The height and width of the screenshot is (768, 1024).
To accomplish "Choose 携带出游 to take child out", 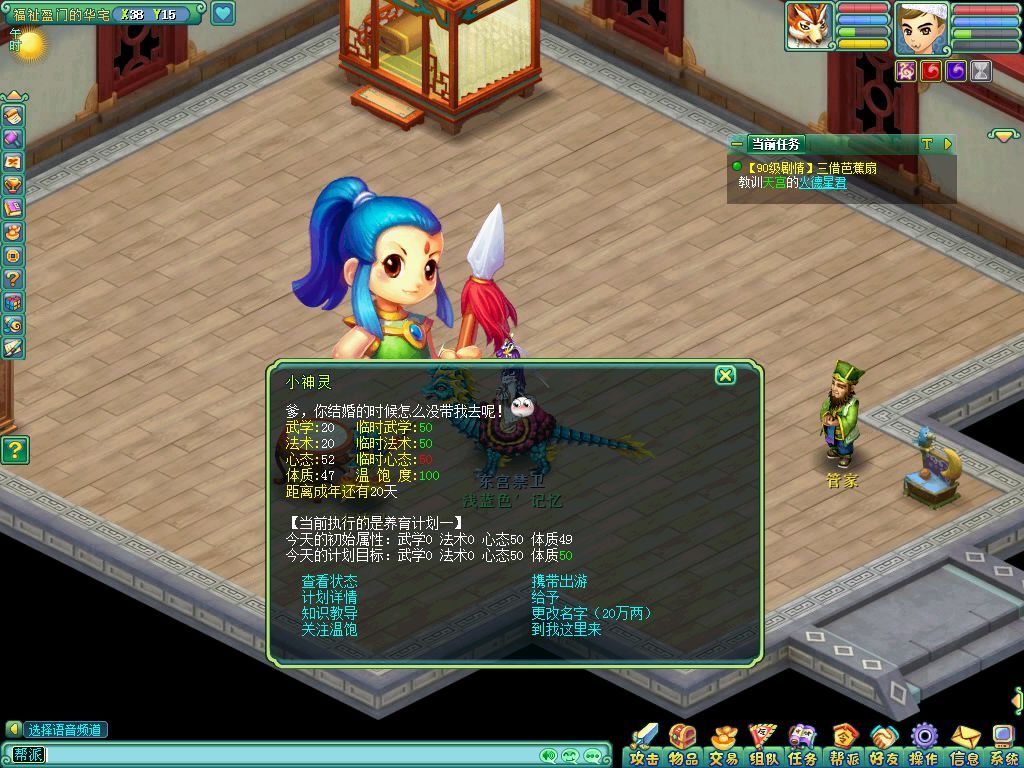I will click(x=559, y=581).
